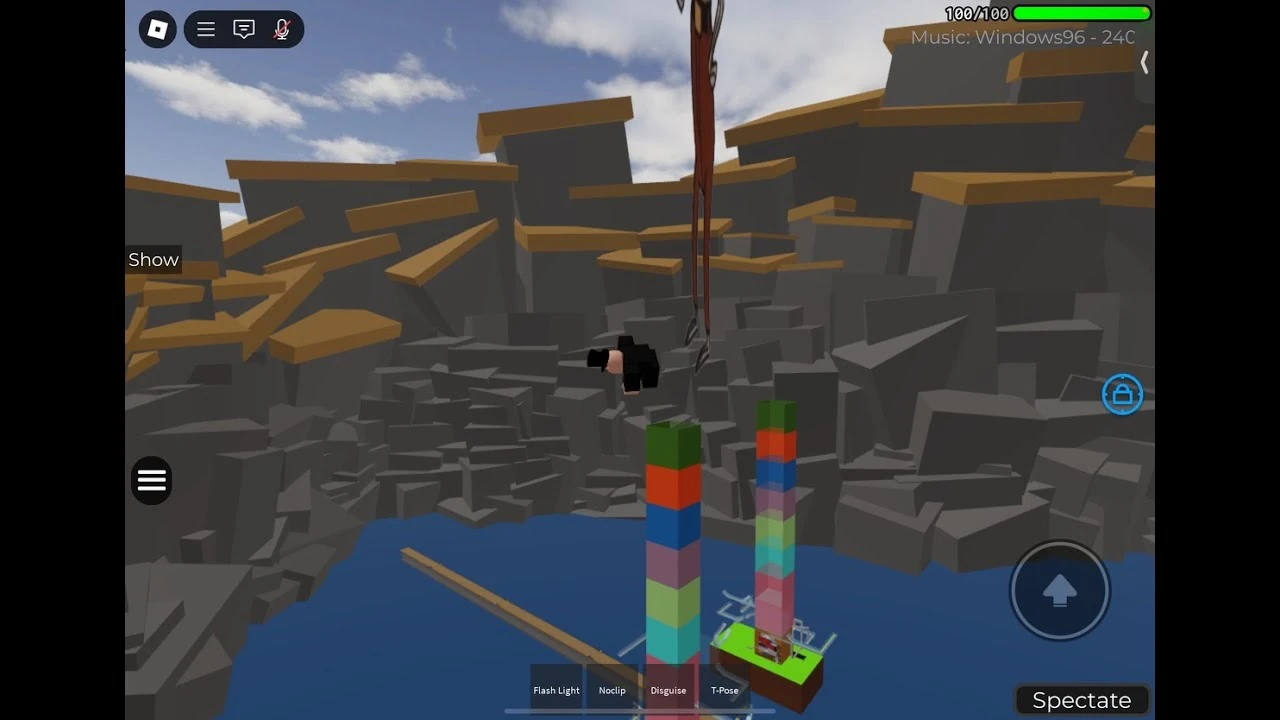The width and height of the screenshot is (1280, 720).
Task: Click the green health bar
Action: 1082,13
